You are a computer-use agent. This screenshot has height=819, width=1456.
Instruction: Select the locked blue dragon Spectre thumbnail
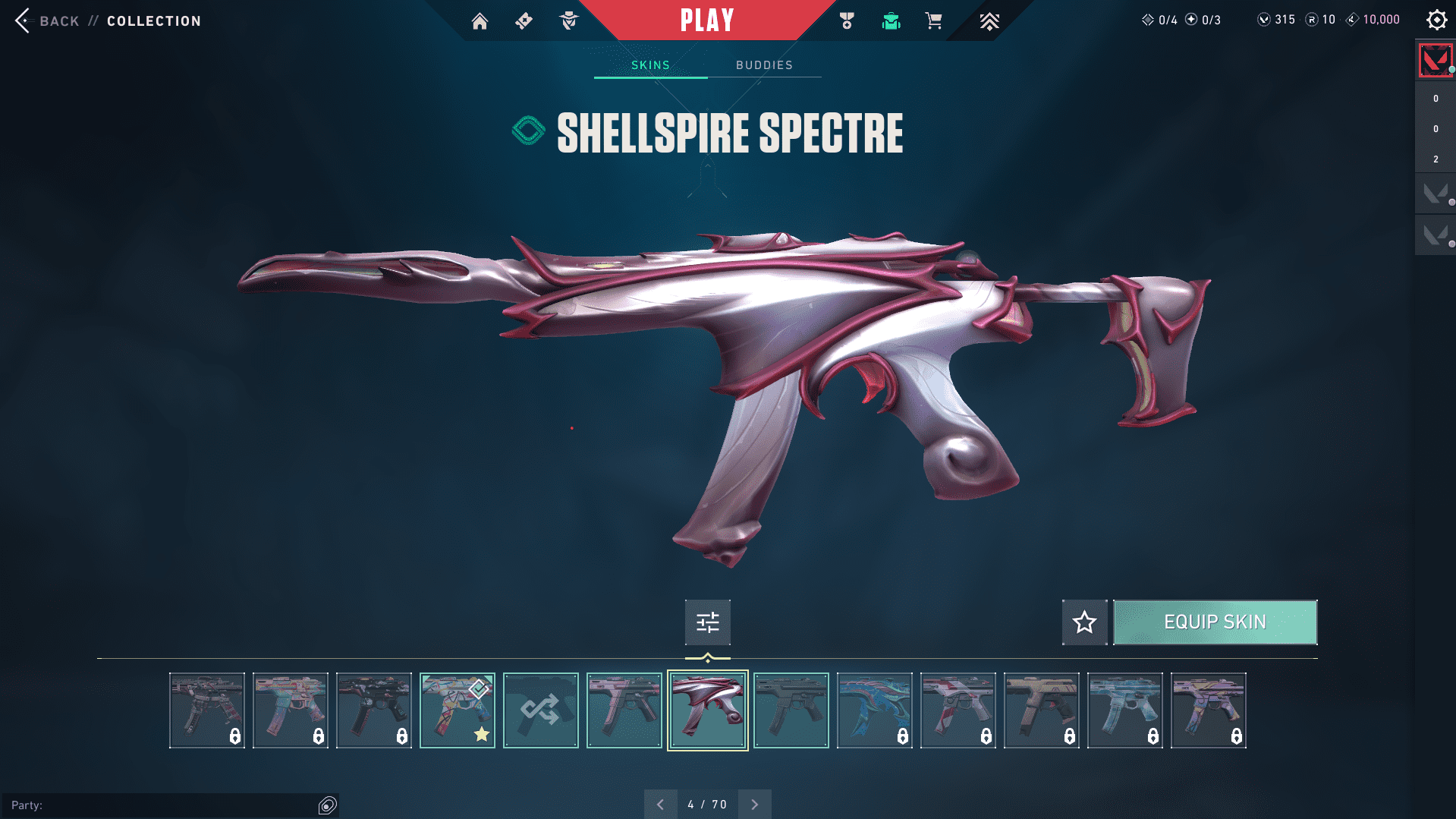pyautogui.click(x=874, y=710)
